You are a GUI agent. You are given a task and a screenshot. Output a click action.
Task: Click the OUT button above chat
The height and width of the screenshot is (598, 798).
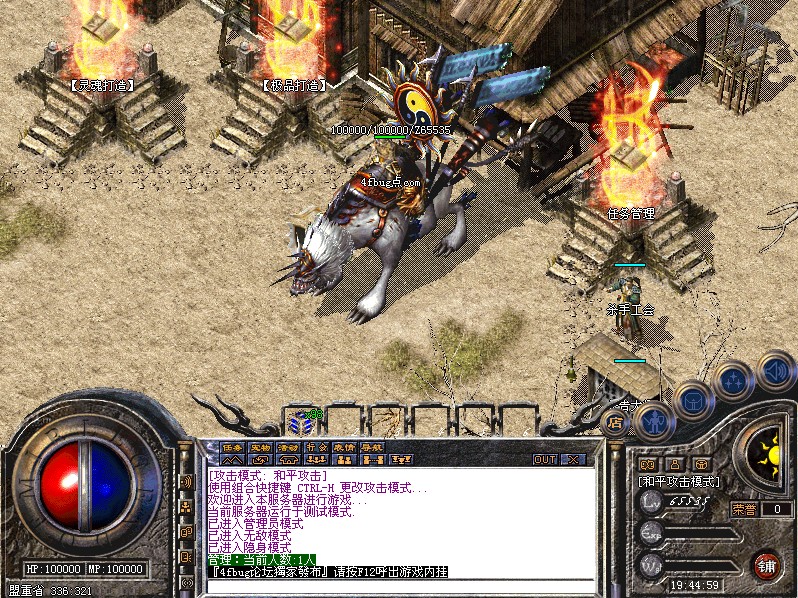click(x=545, y=459)
